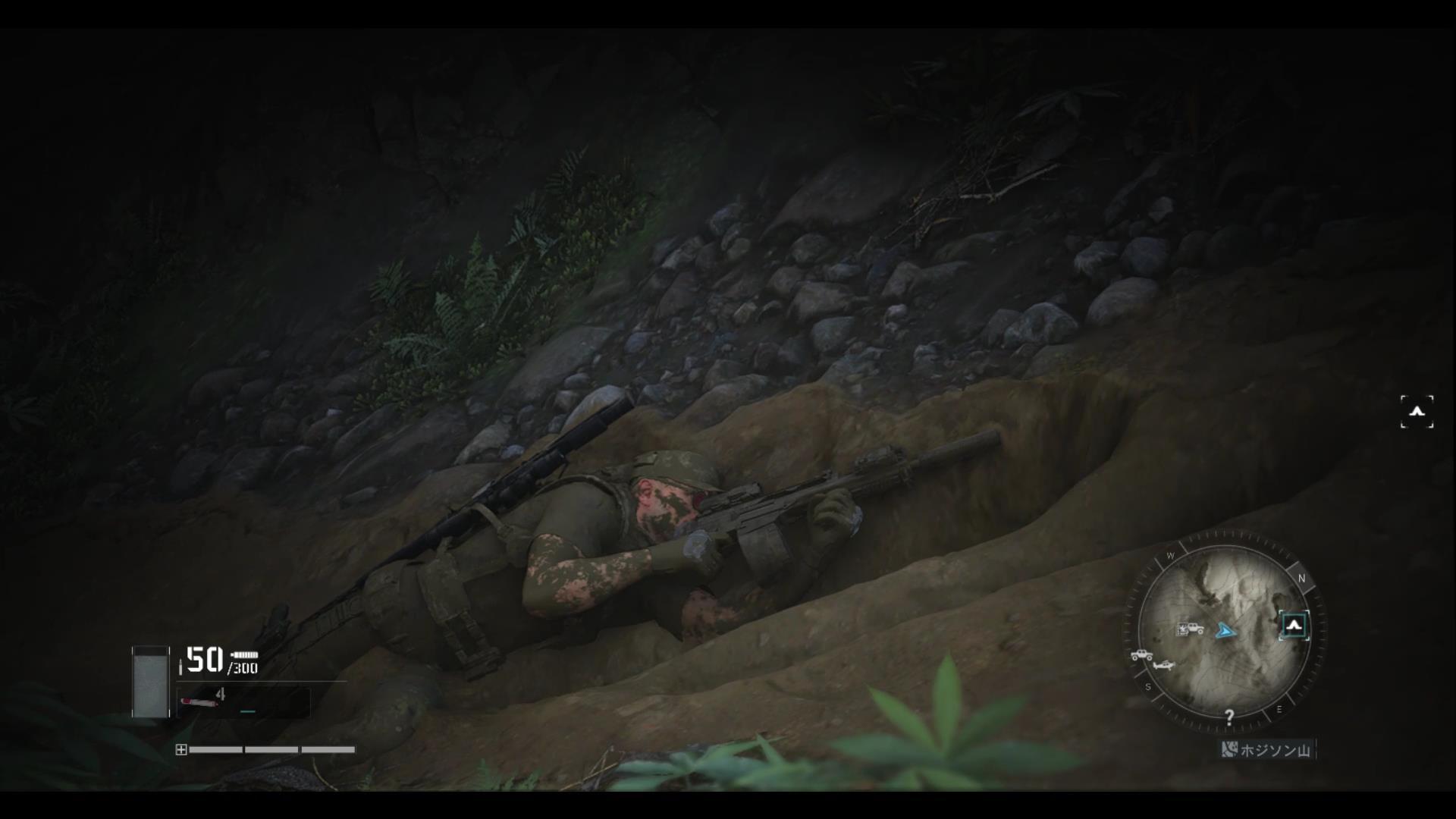Click the blue player arrow on the minimap
This screenshot has width=1456, height=819.
(1225, 631)
